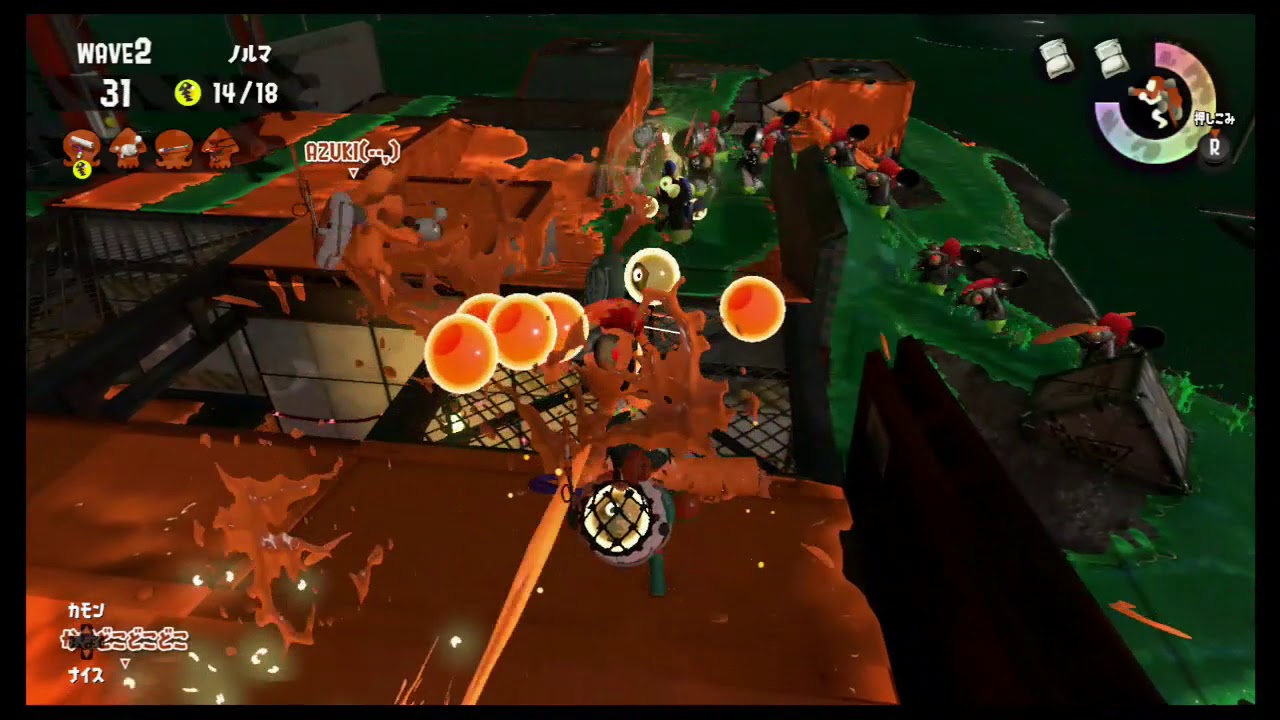The width and height of the screenshot is (1280, 720).
Task: Expand the arrow below the AZUKI(..,) name tag
Action: [353, 171]
